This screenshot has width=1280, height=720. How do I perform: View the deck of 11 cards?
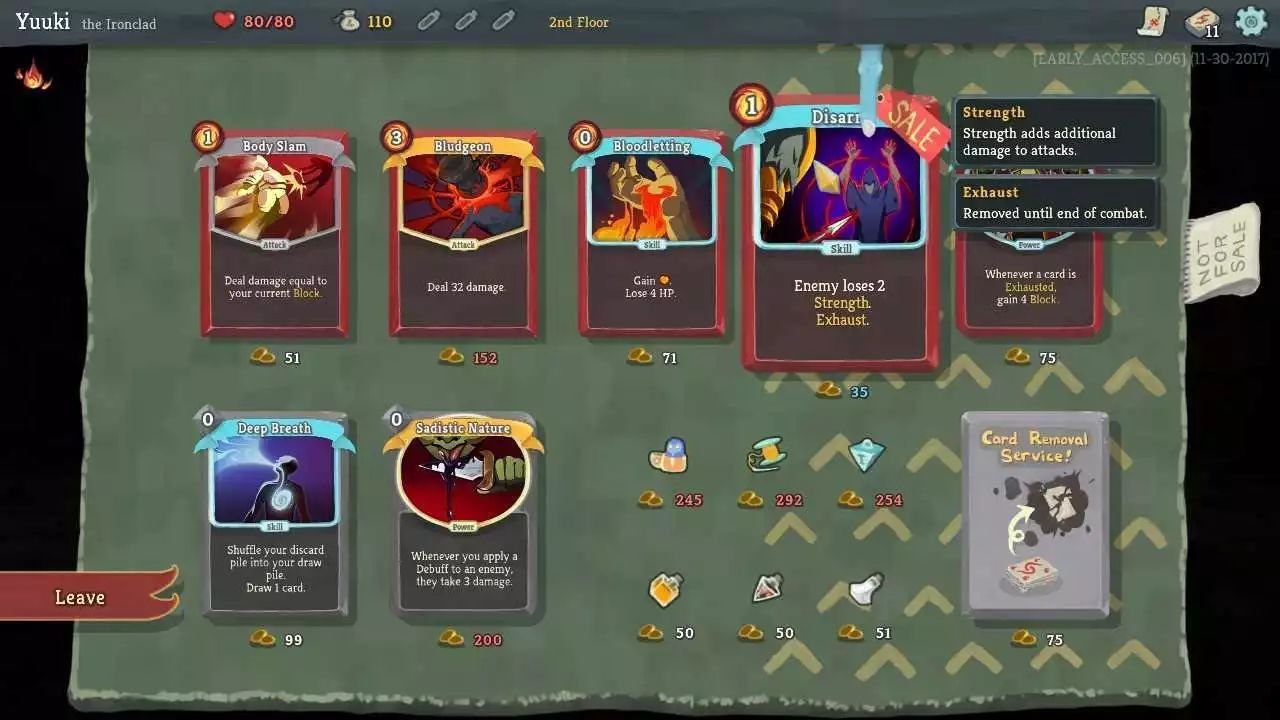1201,22
